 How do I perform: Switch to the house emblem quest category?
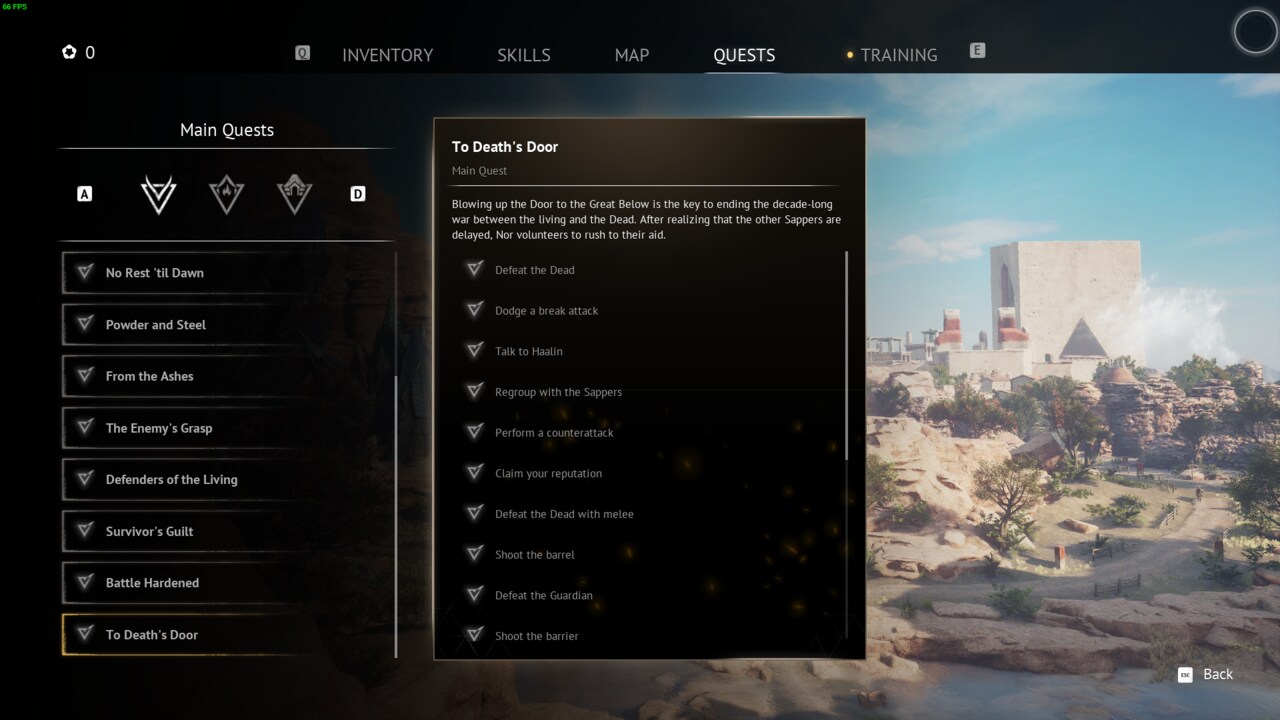295,194
